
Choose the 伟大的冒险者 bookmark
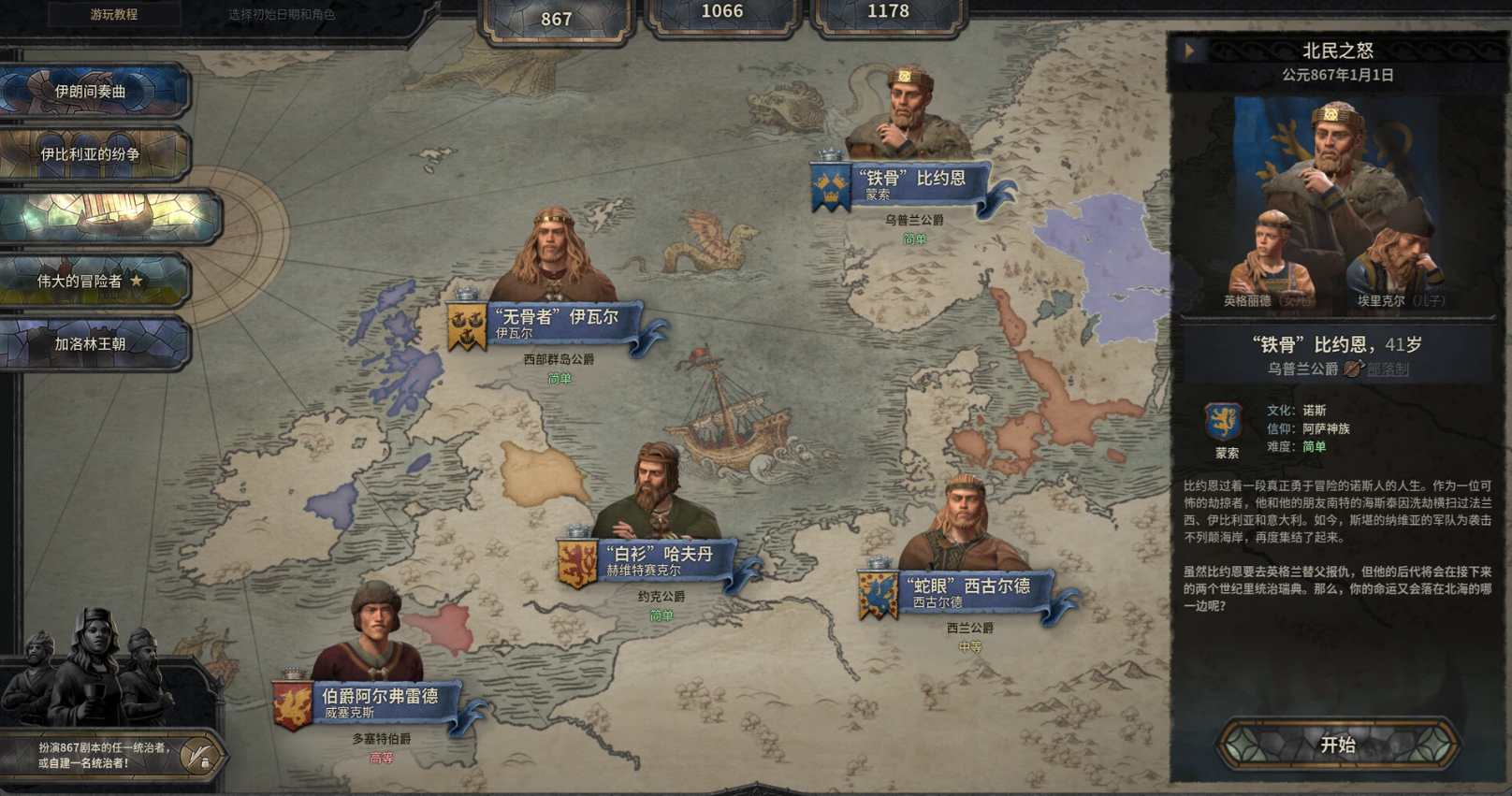pyautogui.click(x=92, y=281)
